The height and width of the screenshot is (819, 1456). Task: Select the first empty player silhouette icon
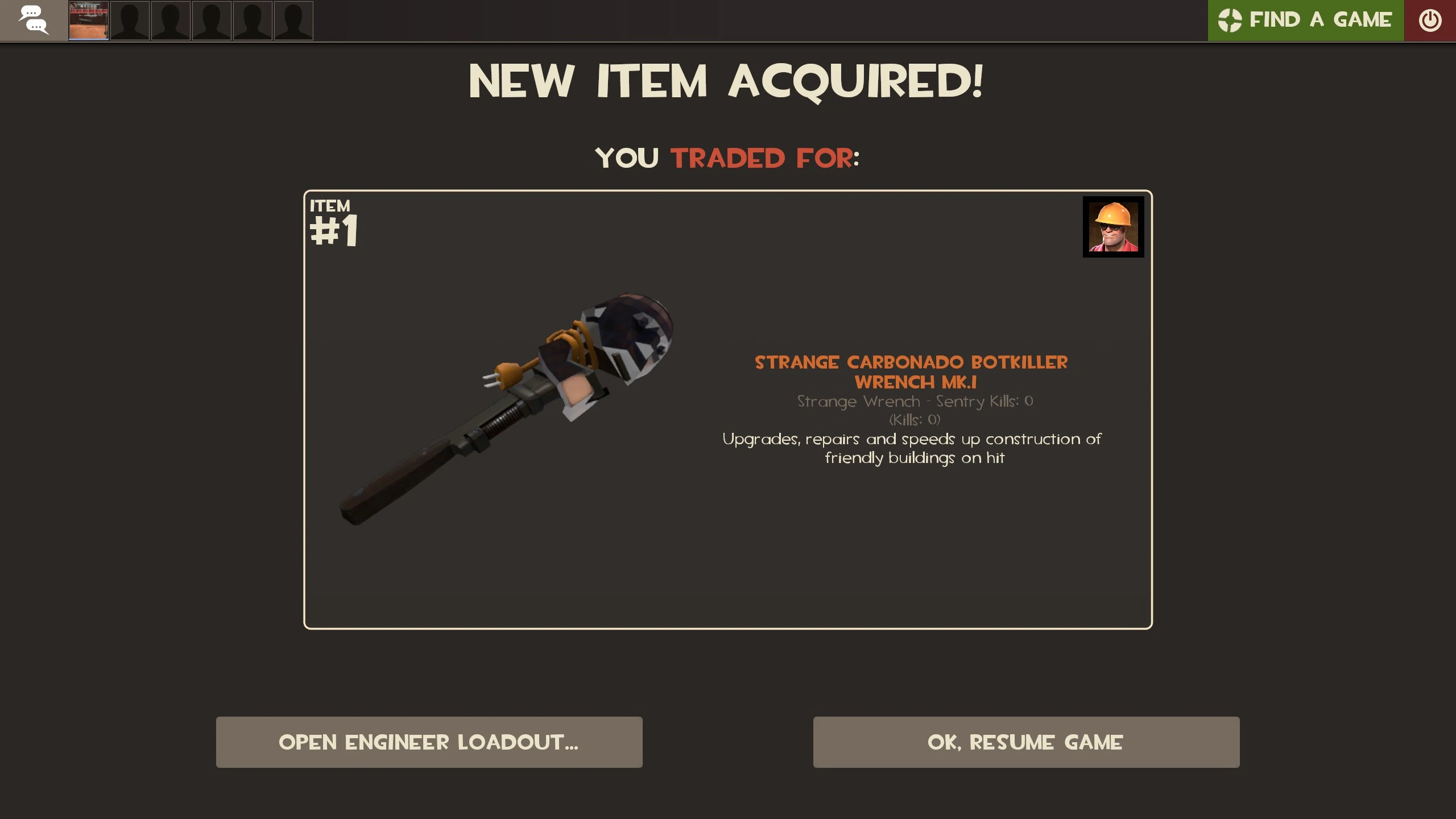130,20
